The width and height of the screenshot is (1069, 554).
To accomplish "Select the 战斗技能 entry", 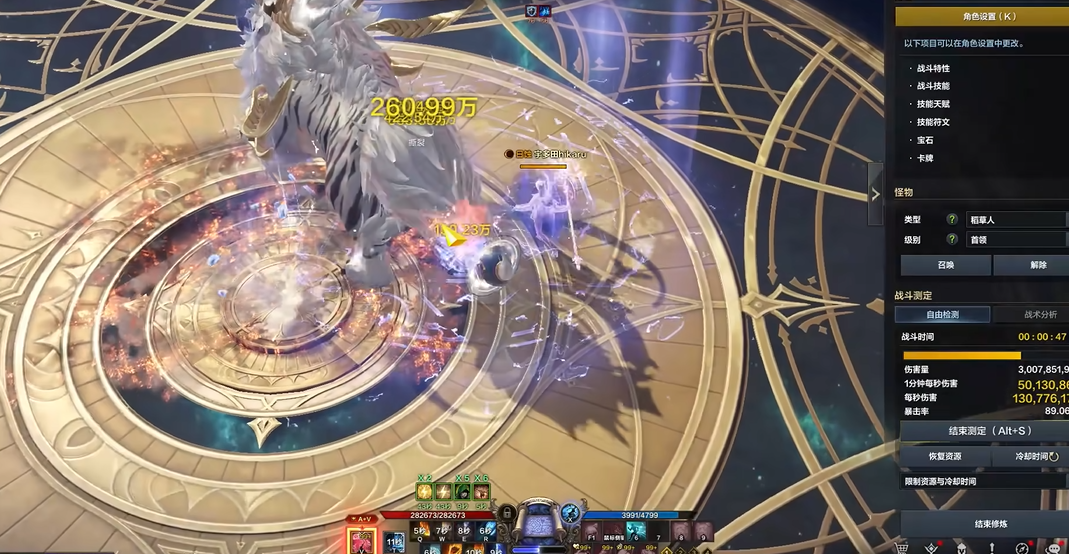I will 933,86.
